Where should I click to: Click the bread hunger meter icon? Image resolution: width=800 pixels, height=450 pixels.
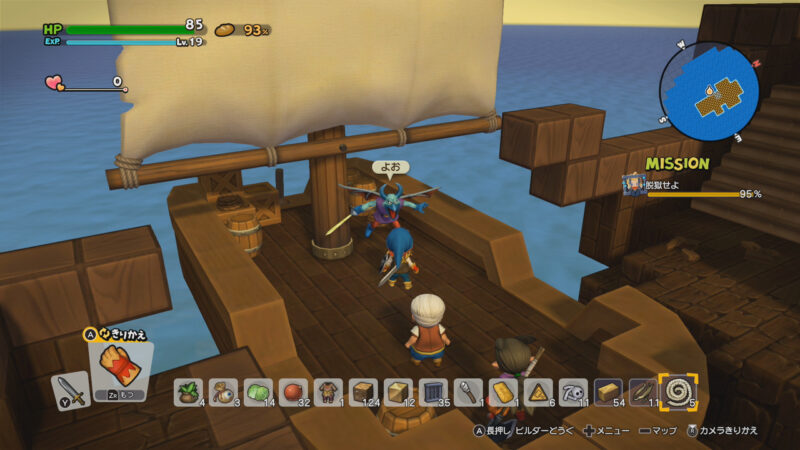click(x=226, y=30)
